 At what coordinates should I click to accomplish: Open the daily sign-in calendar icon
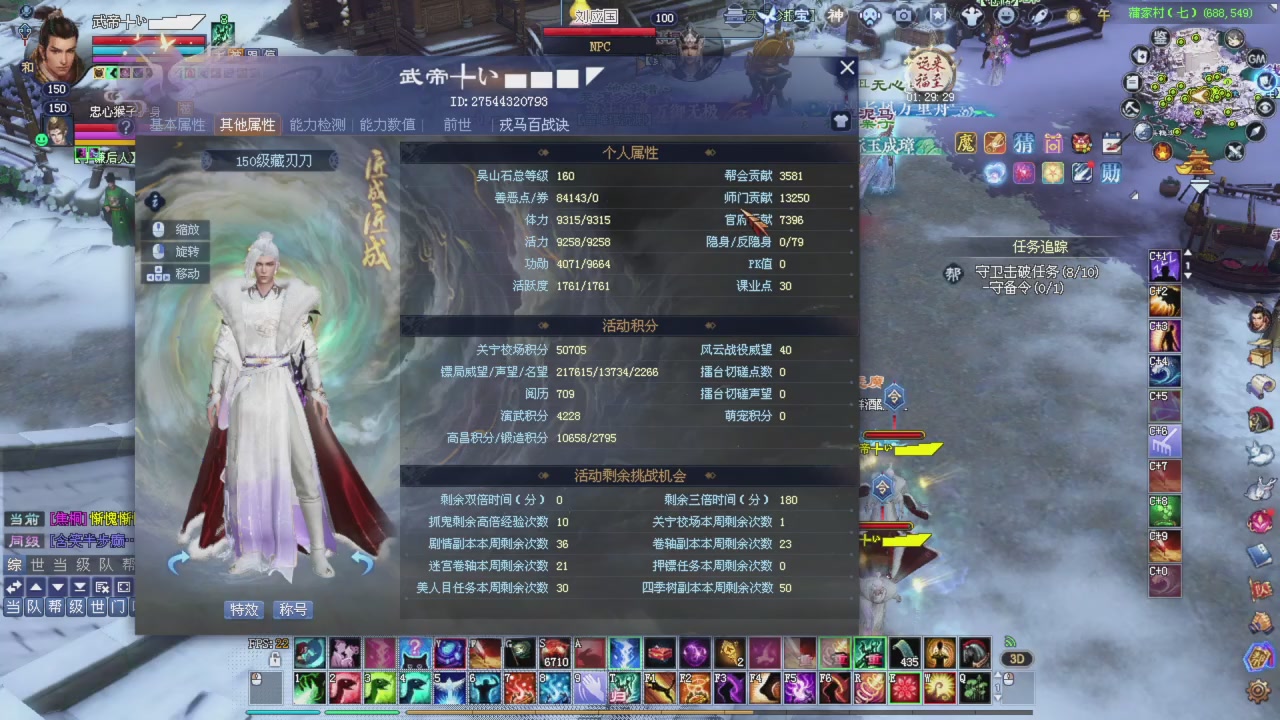click(x=1111, y=143)
